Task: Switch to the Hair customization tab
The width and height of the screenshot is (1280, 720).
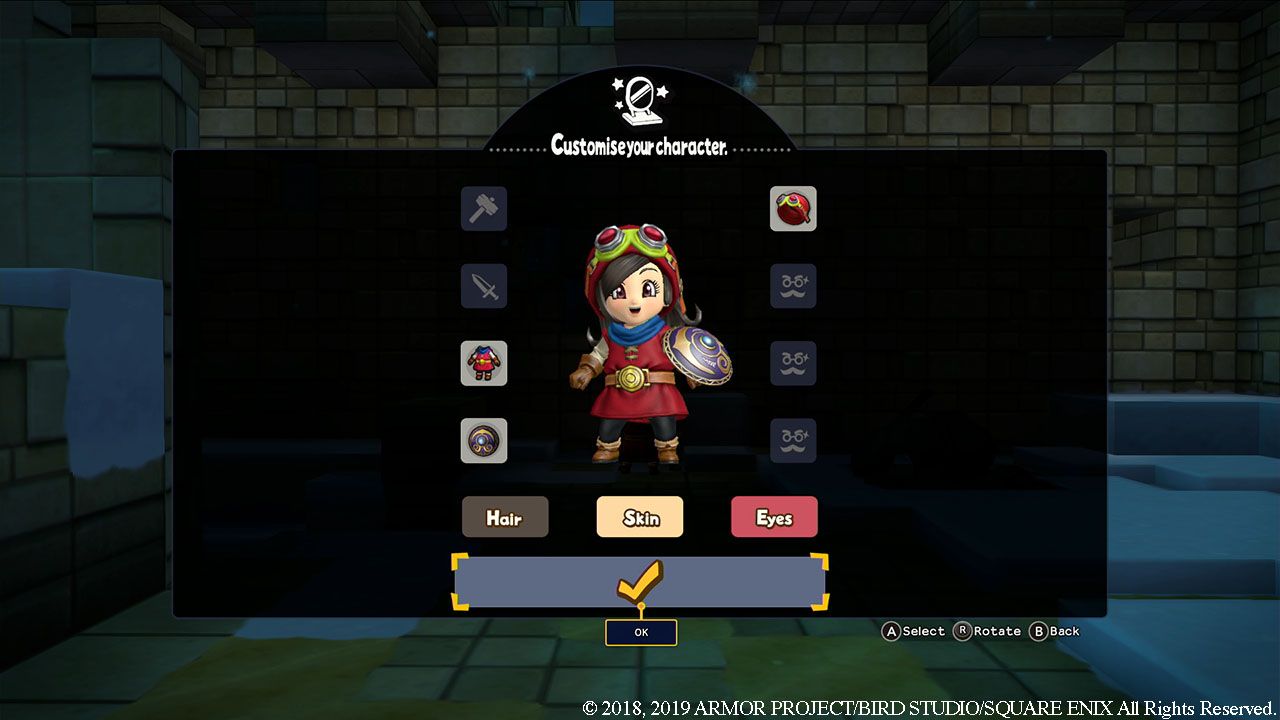Action: tap(505, 518)
